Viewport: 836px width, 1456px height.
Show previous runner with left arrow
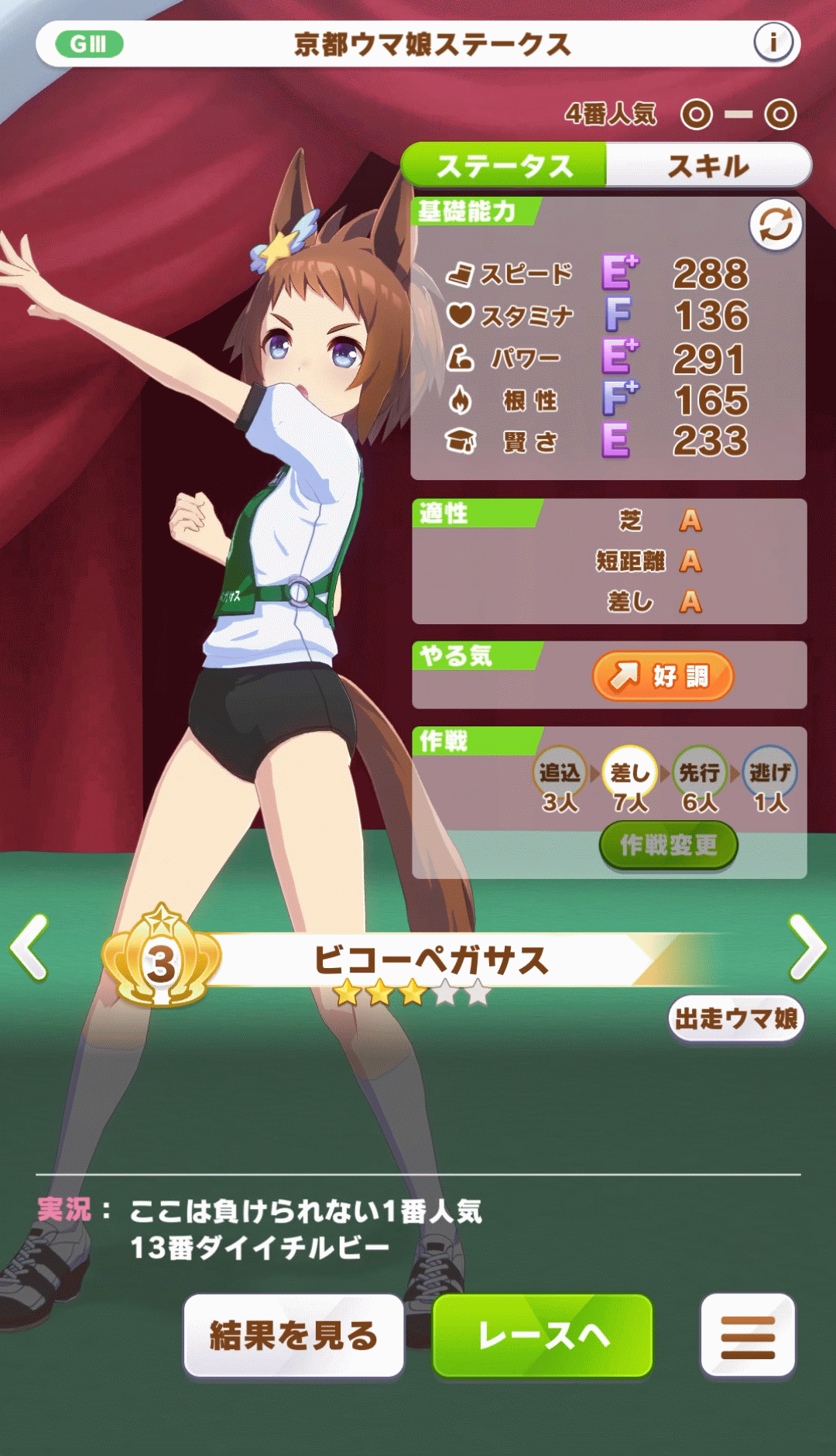[29, 947]
